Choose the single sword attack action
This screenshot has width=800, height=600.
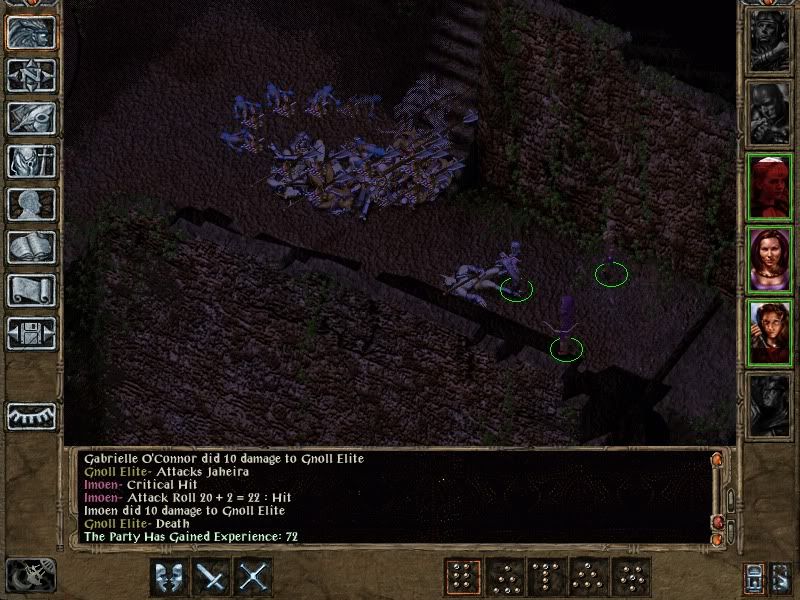click(212, 577)
